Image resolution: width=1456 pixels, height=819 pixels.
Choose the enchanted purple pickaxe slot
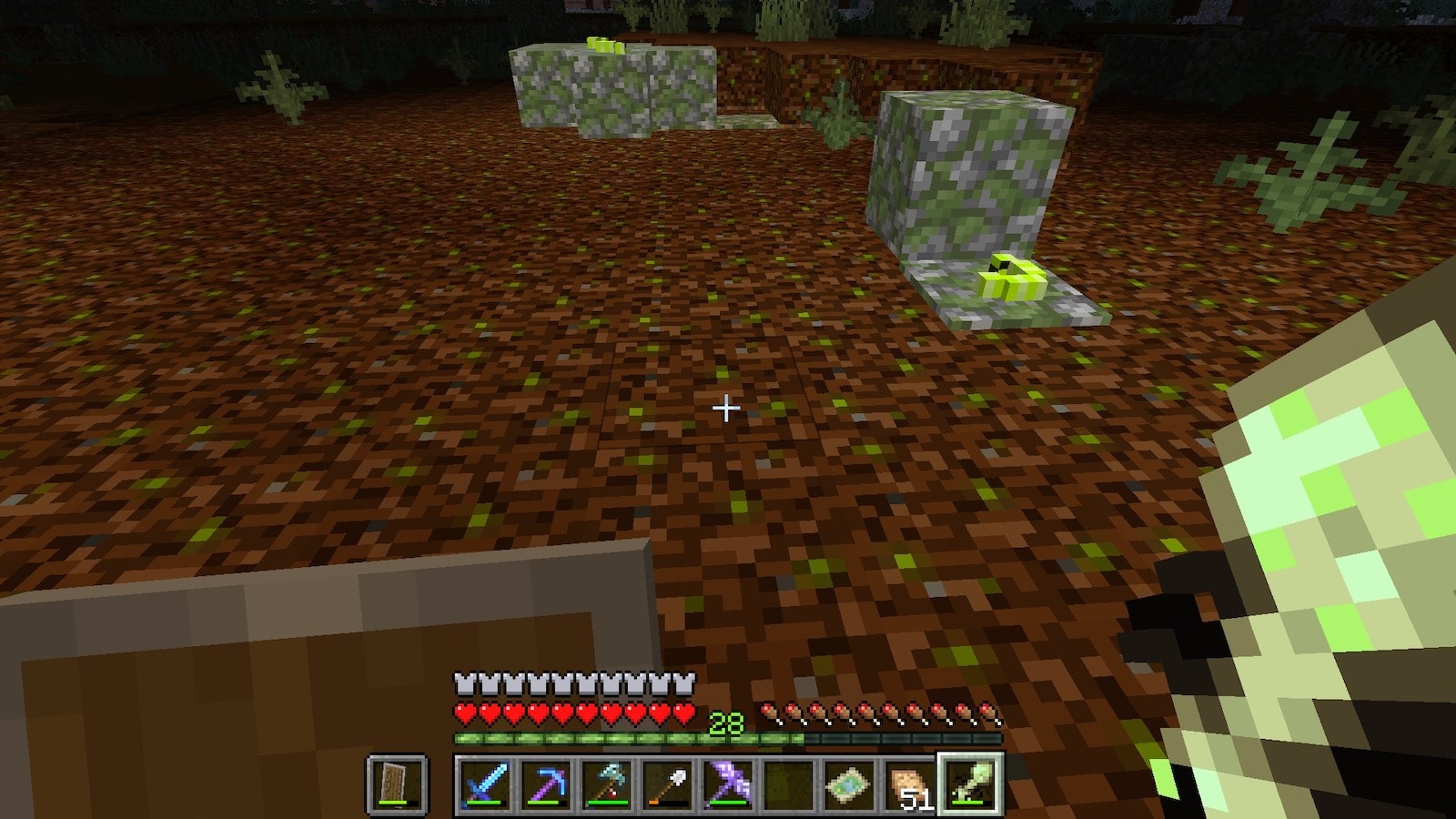point(545,784)
